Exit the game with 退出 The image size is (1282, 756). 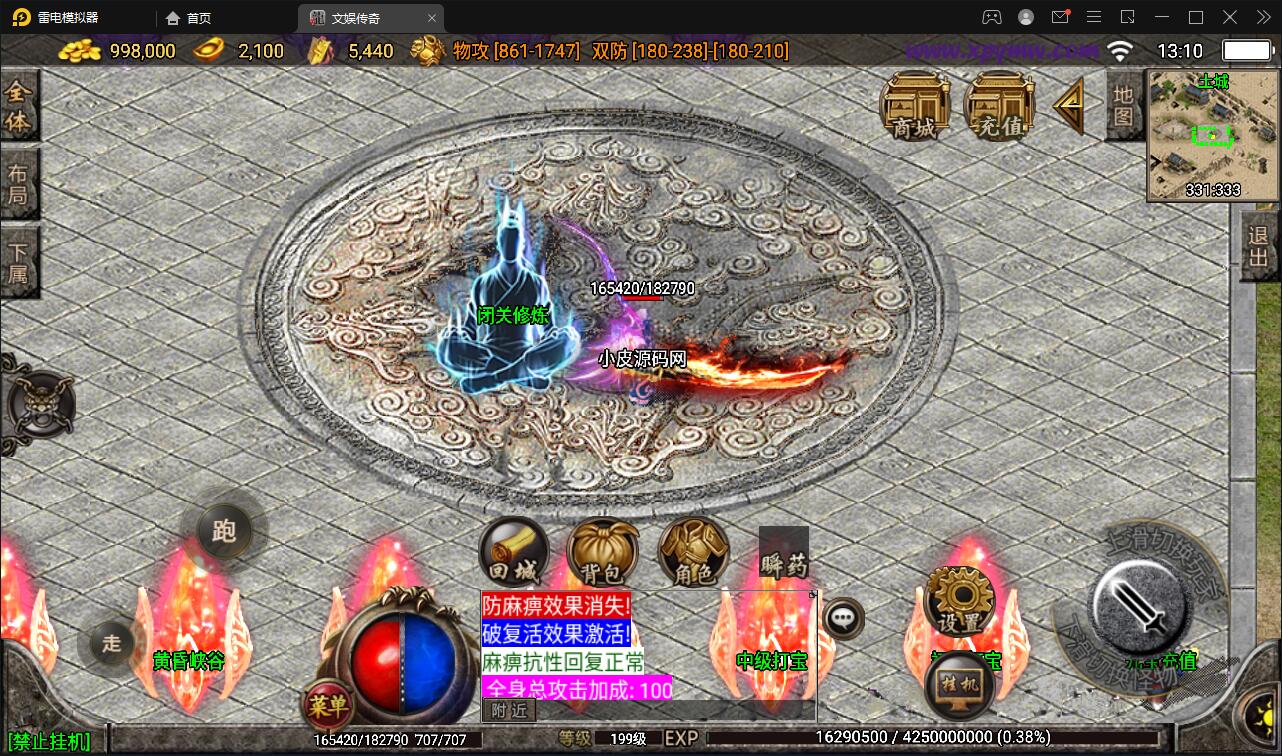(x=1259, y=246)
